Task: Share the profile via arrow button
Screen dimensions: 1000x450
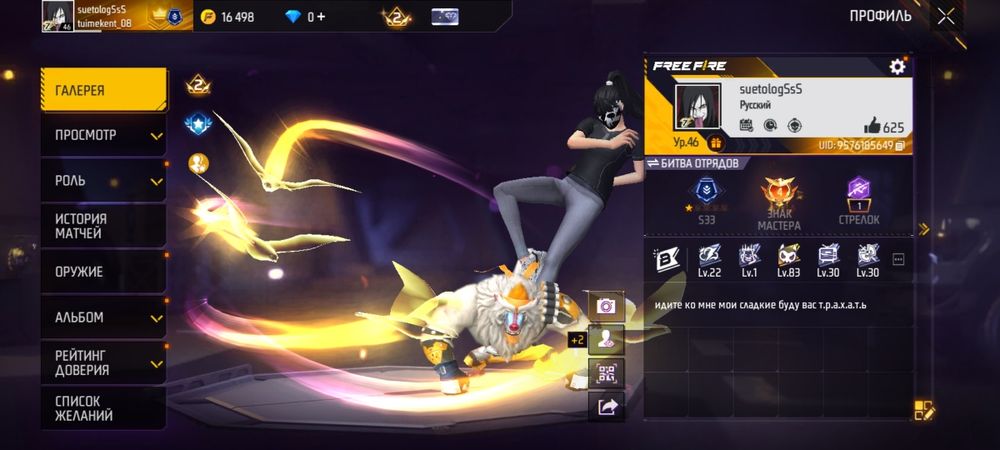Action: coord(606,406)
